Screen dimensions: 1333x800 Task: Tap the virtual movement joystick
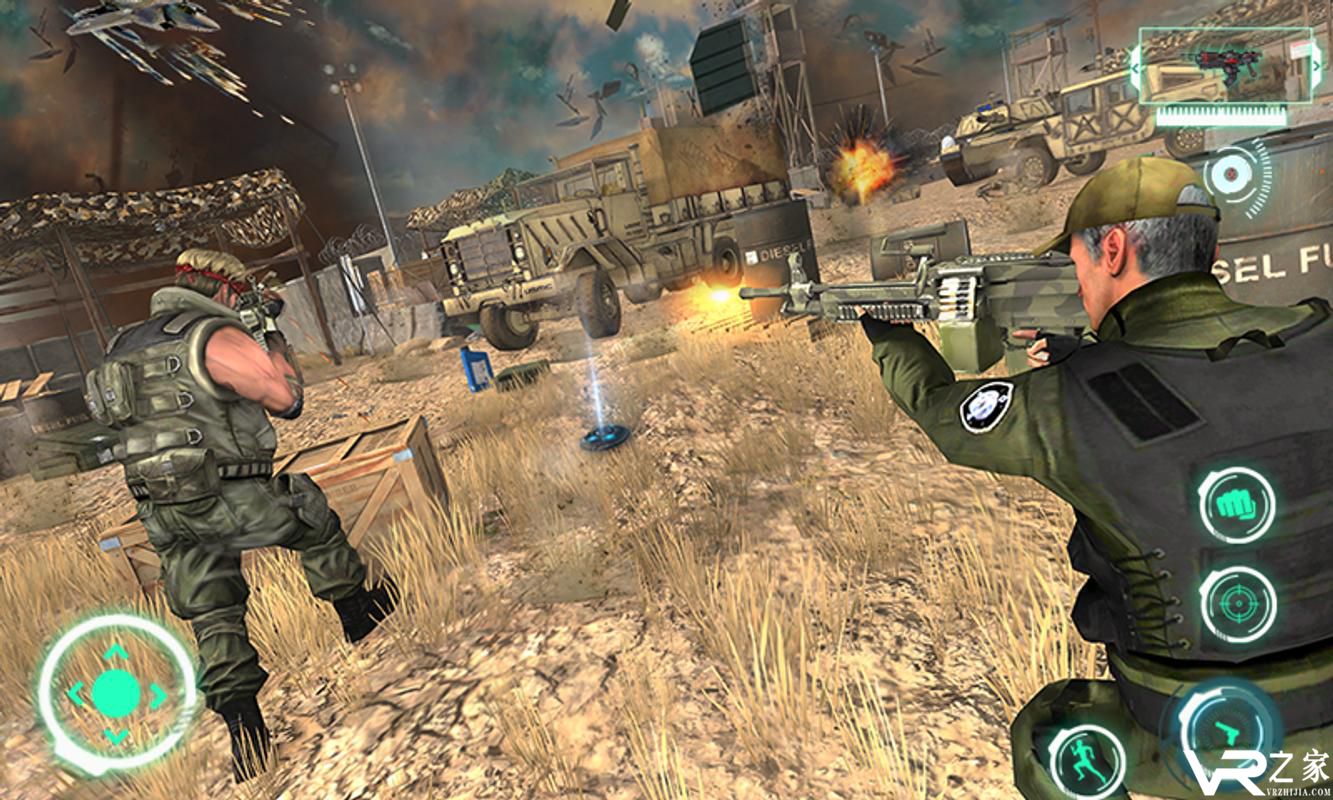pyautogui.click(x=116, y=694)
